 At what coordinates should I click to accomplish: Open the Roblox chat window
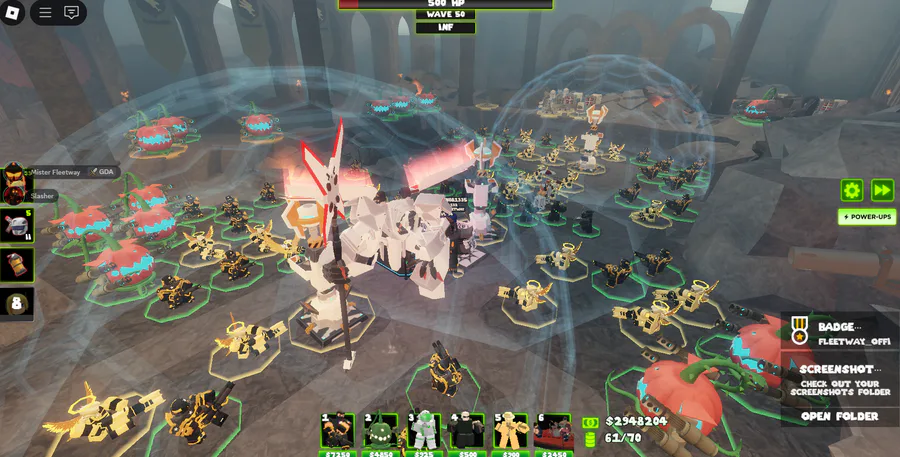72,13
